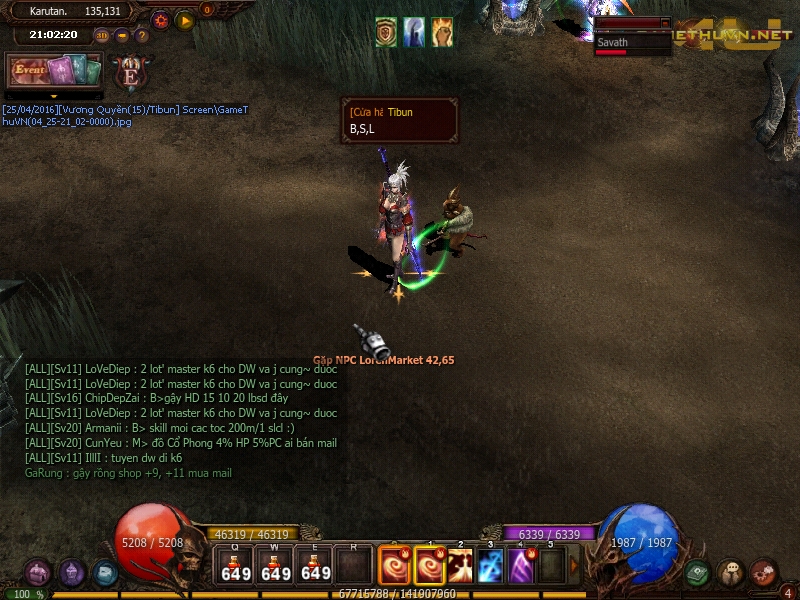Open the purple treasure chest icon

pos(38,573)
